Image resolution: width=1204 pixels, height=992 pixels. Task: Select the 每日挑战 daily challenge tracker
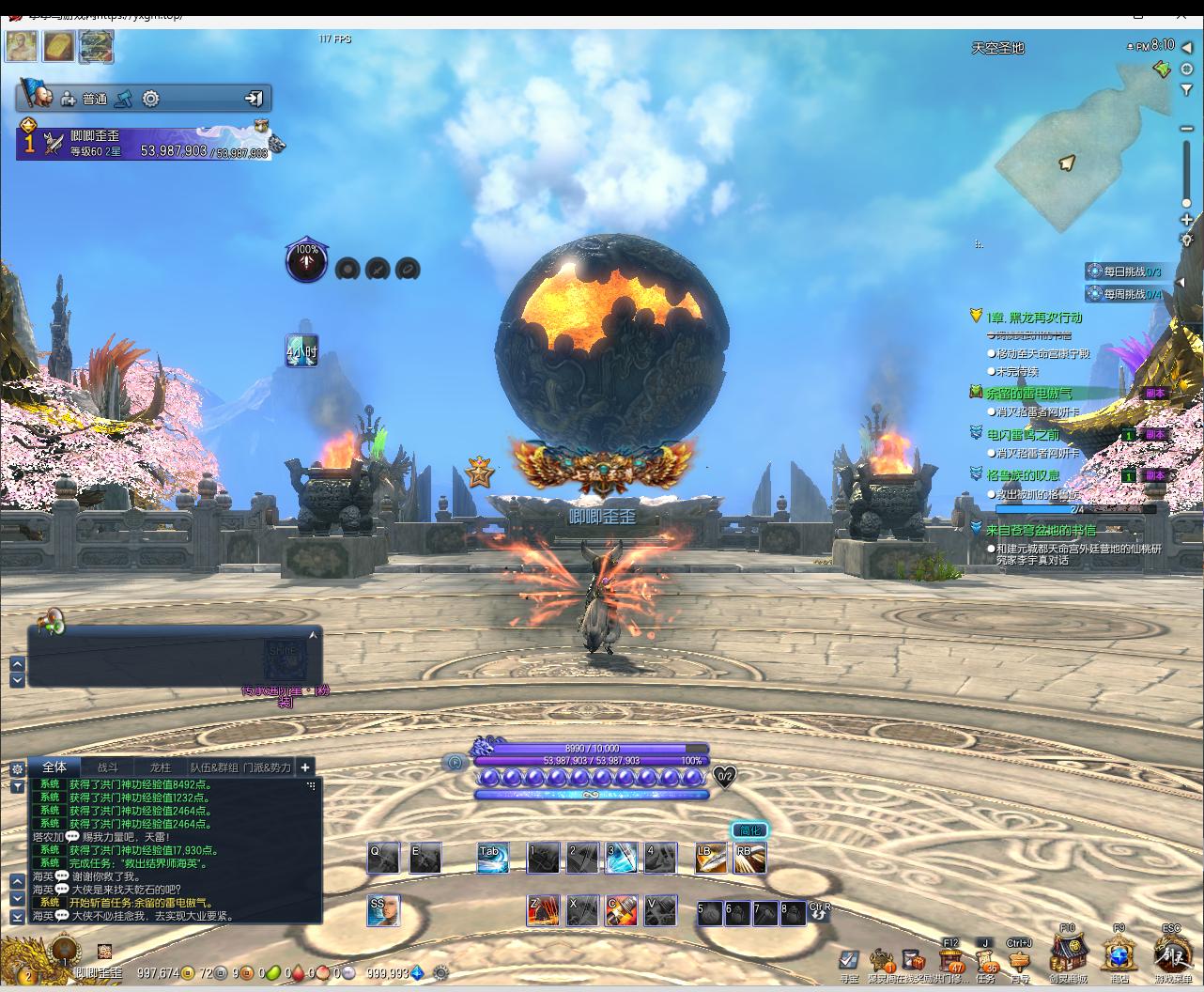click(x=1131, y=271)
